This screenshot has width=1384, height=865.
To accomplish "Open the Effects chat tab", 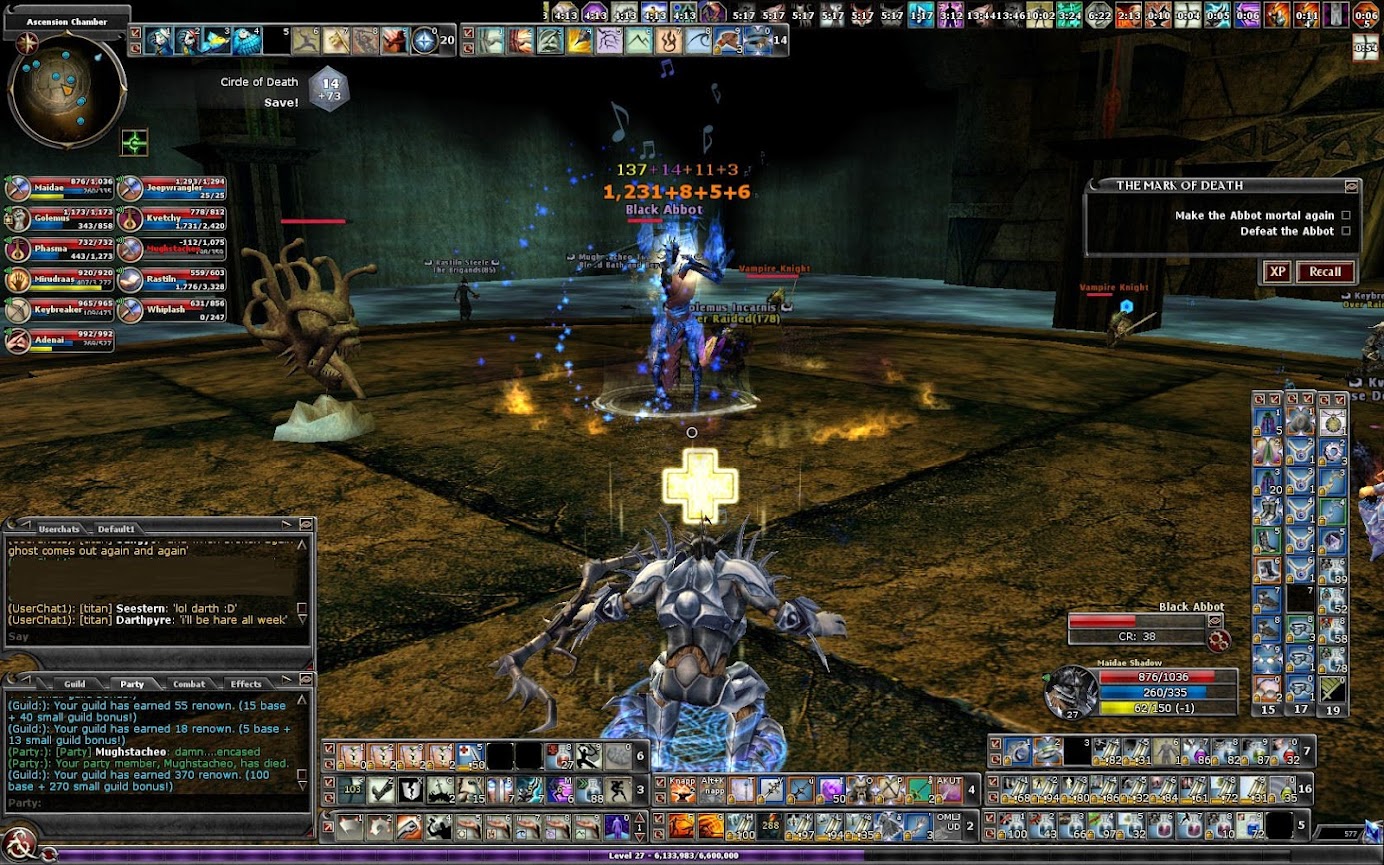I will [246, 684].
